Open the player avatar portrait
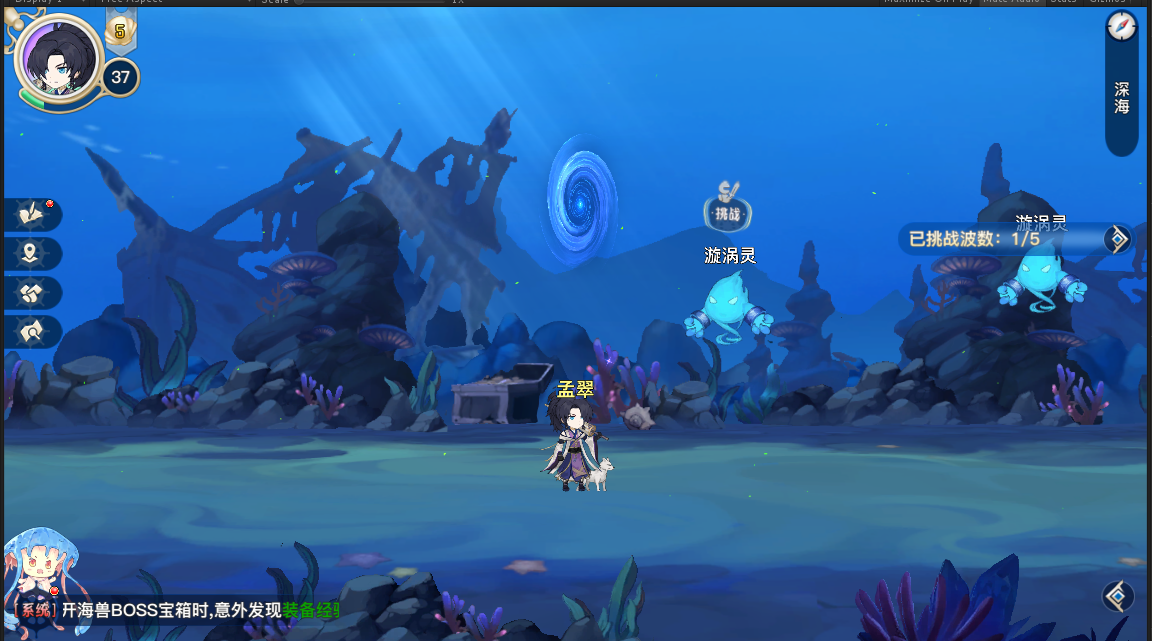This screenshot has width=1152, height=641. (x=59, y=60)
